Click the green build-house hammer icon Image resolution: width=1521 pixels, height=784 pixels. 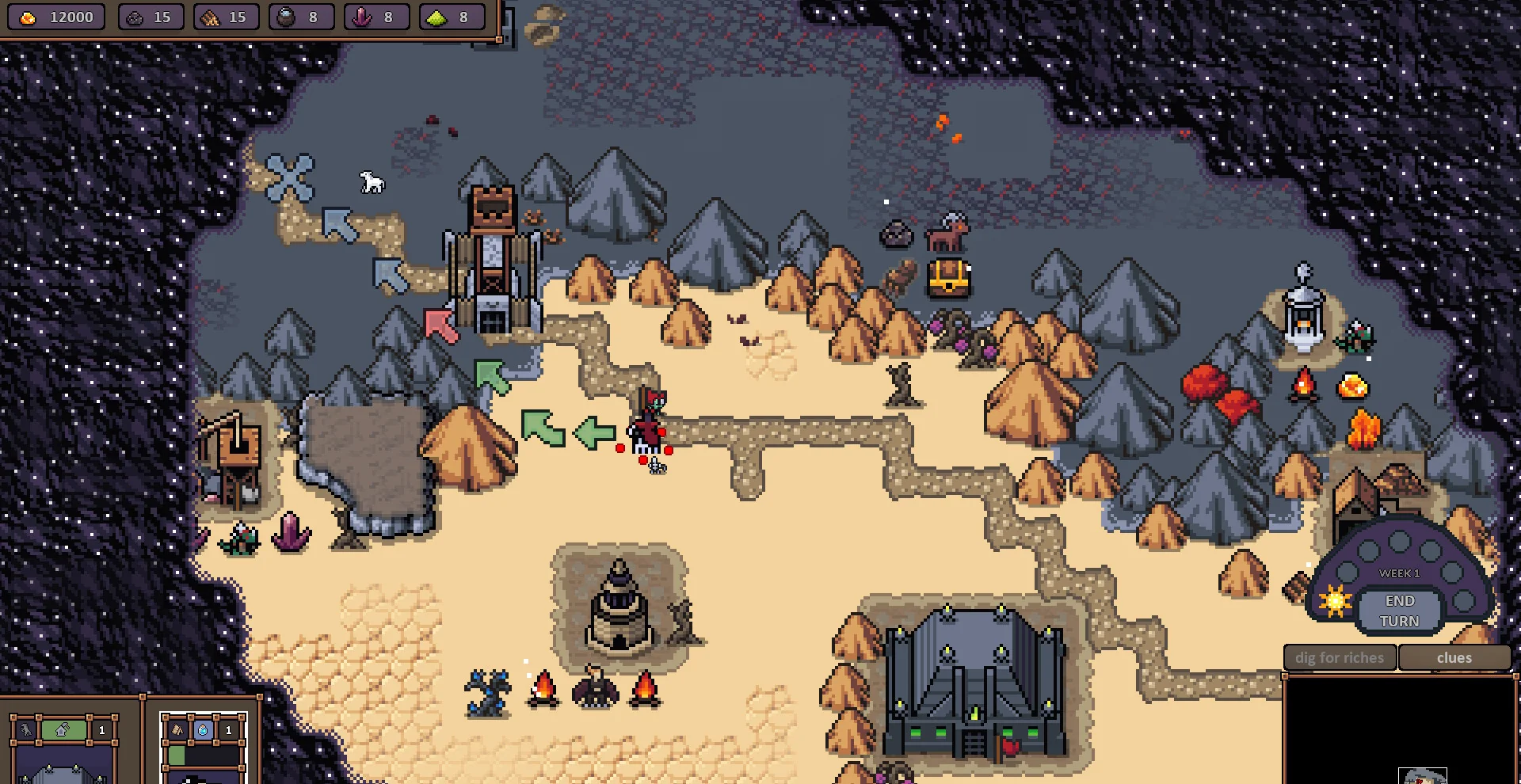click(63, 730)
